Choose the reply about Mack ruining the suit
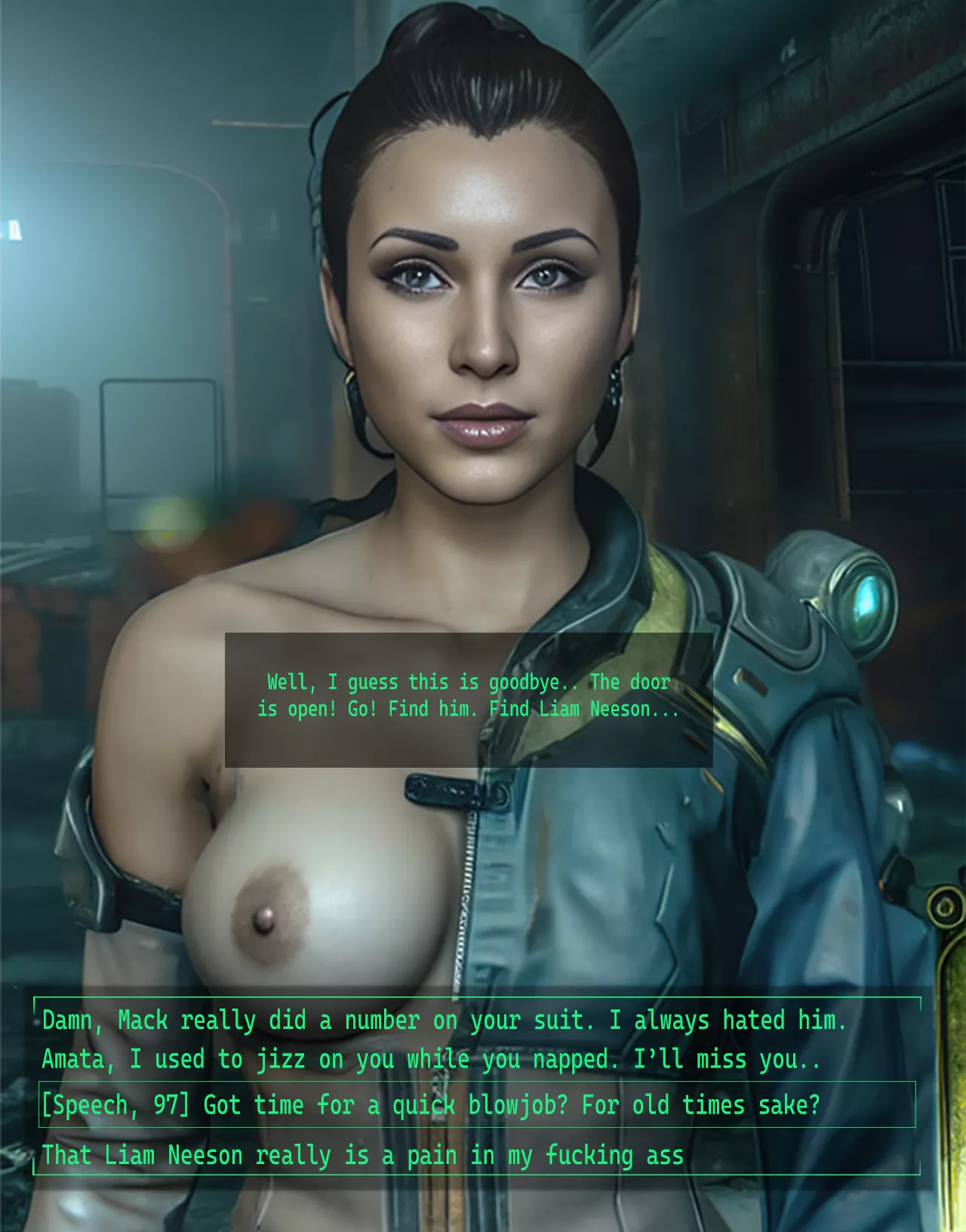The width and height of the screenshot is (966, 1232). coord(444,1021)
